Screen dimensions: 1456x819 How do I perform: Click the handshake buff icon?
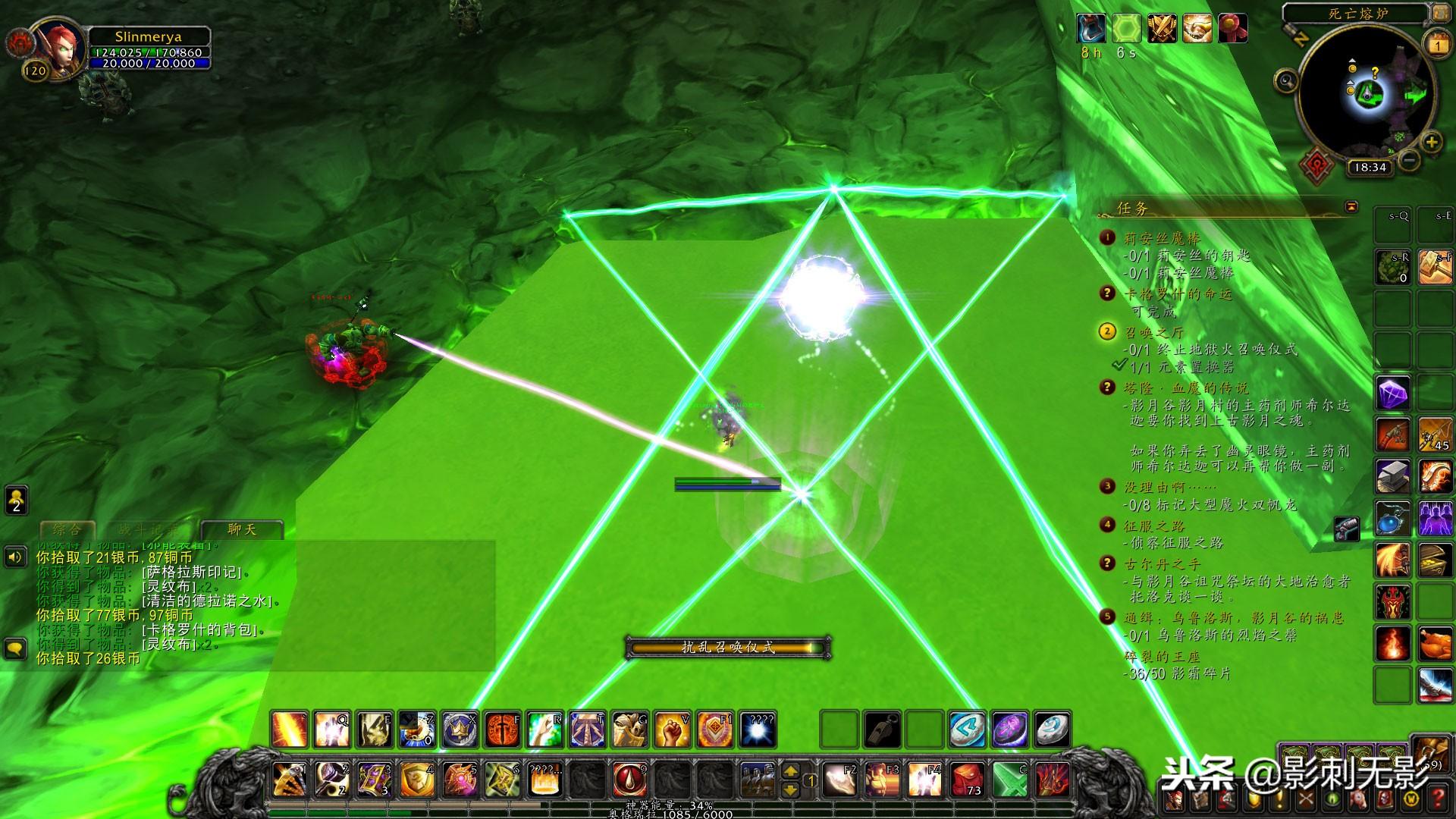pyautogui.click(x=1197, y=29)
